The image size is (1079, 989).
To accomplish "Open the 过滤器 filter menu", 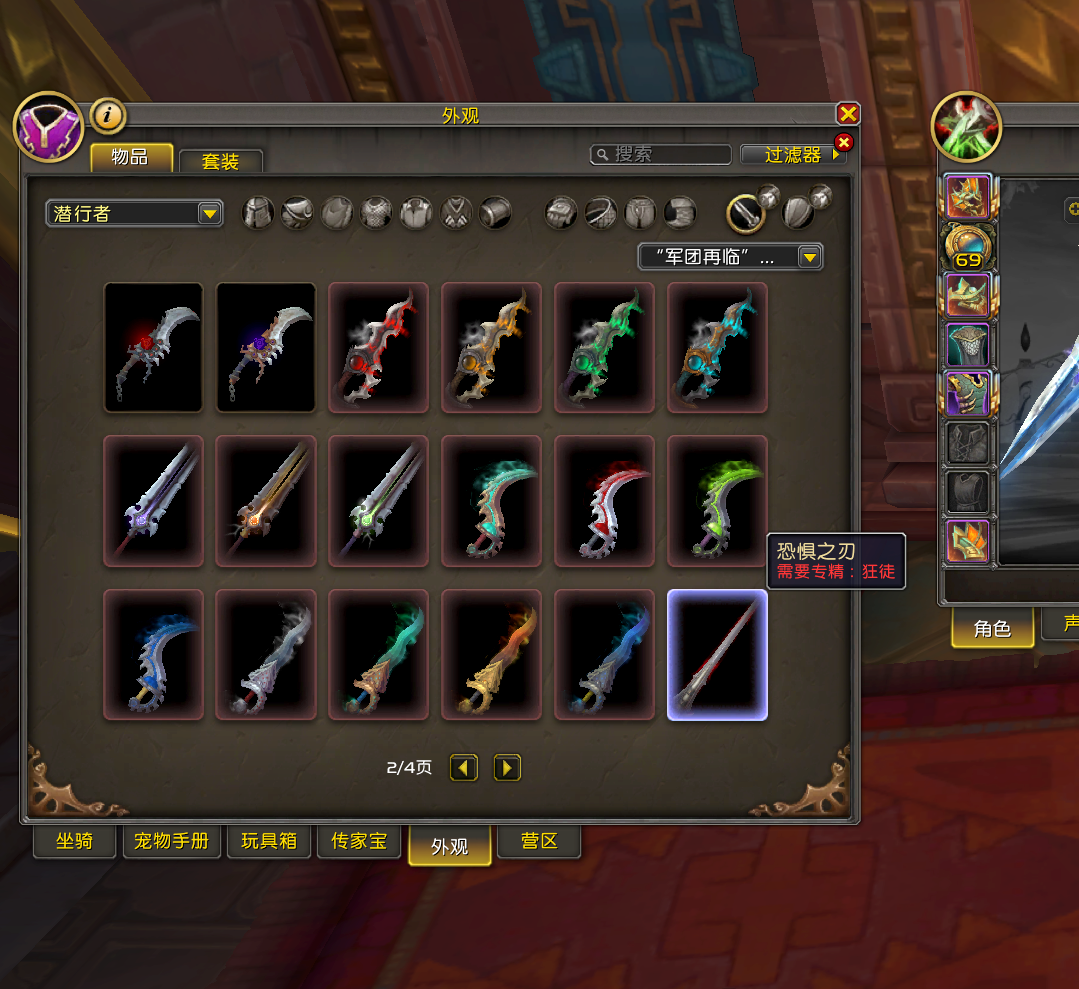I will [x=793, y=155].
